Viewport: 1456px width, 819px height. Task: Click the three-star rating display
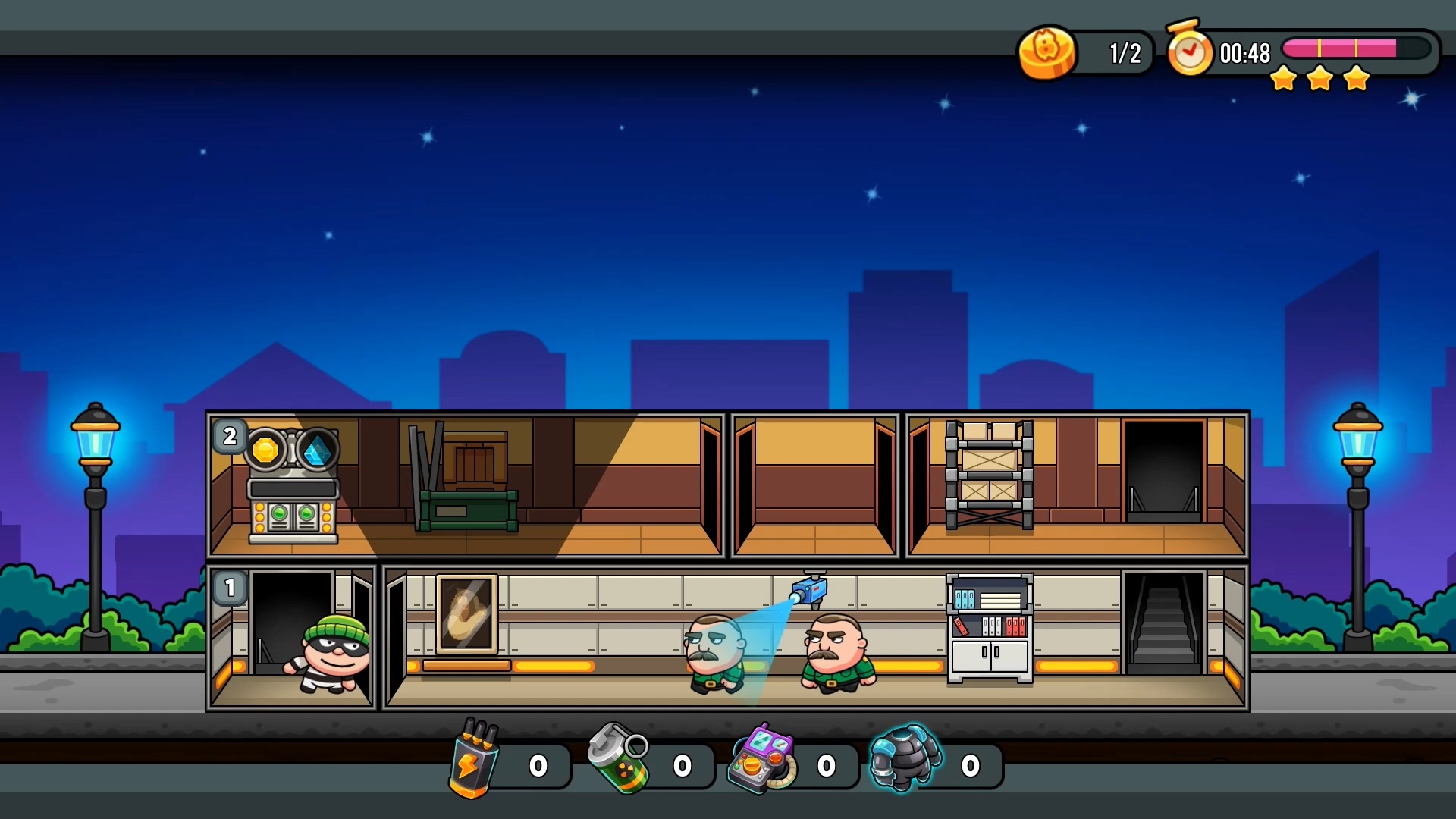[1319, 78]
